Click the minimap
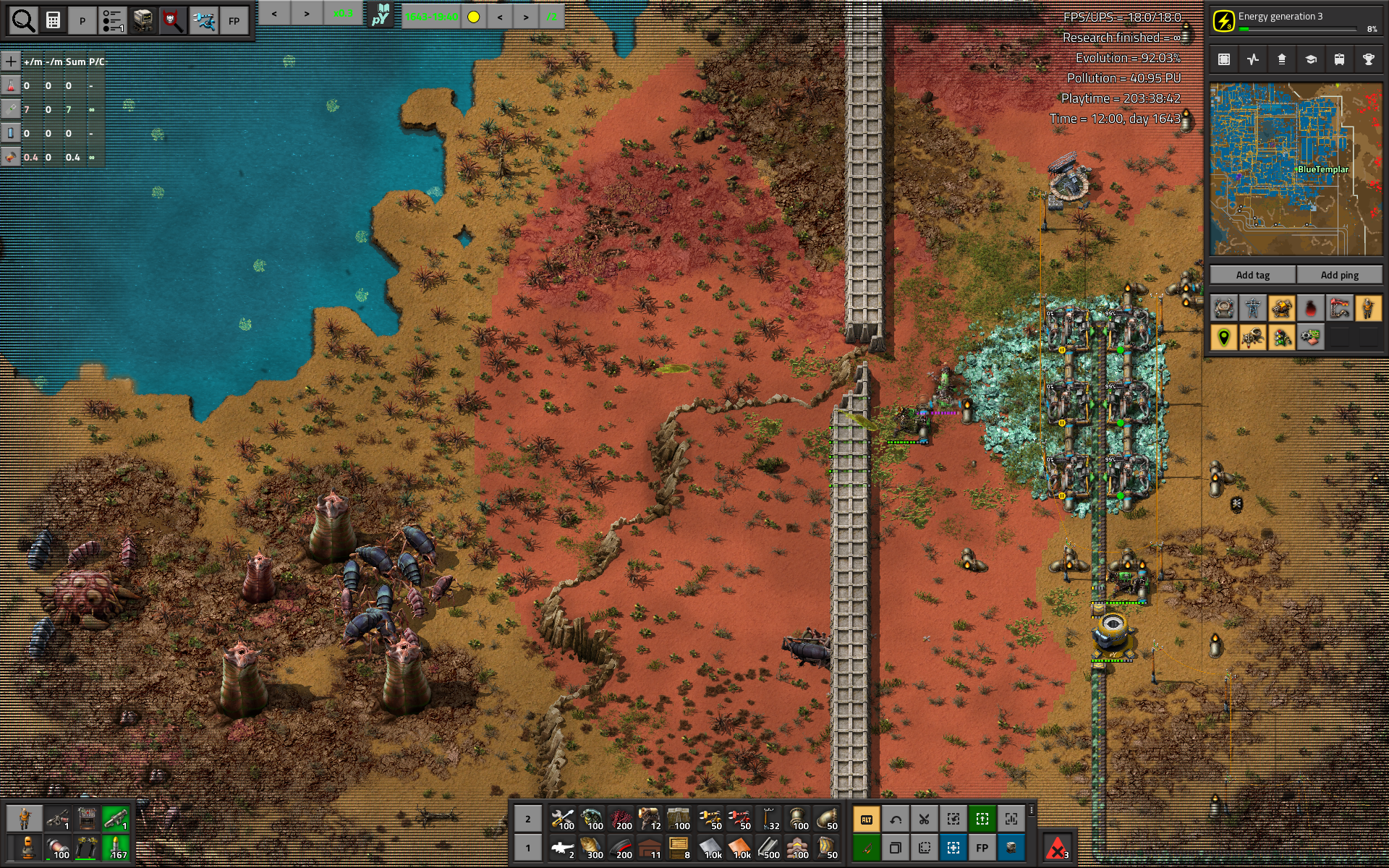 tap(1296, 169)
